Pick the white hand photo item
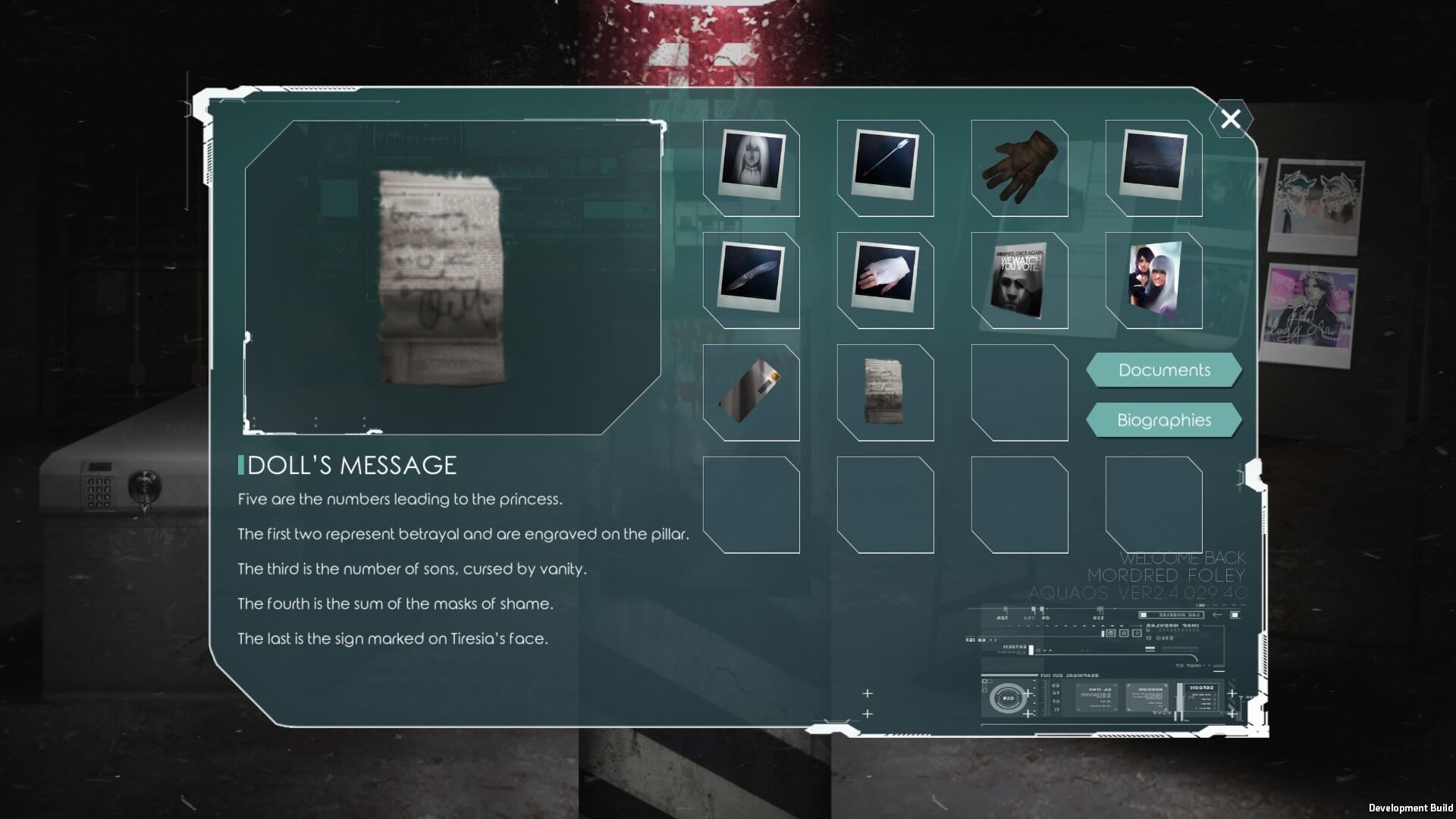 coord(885,280)
